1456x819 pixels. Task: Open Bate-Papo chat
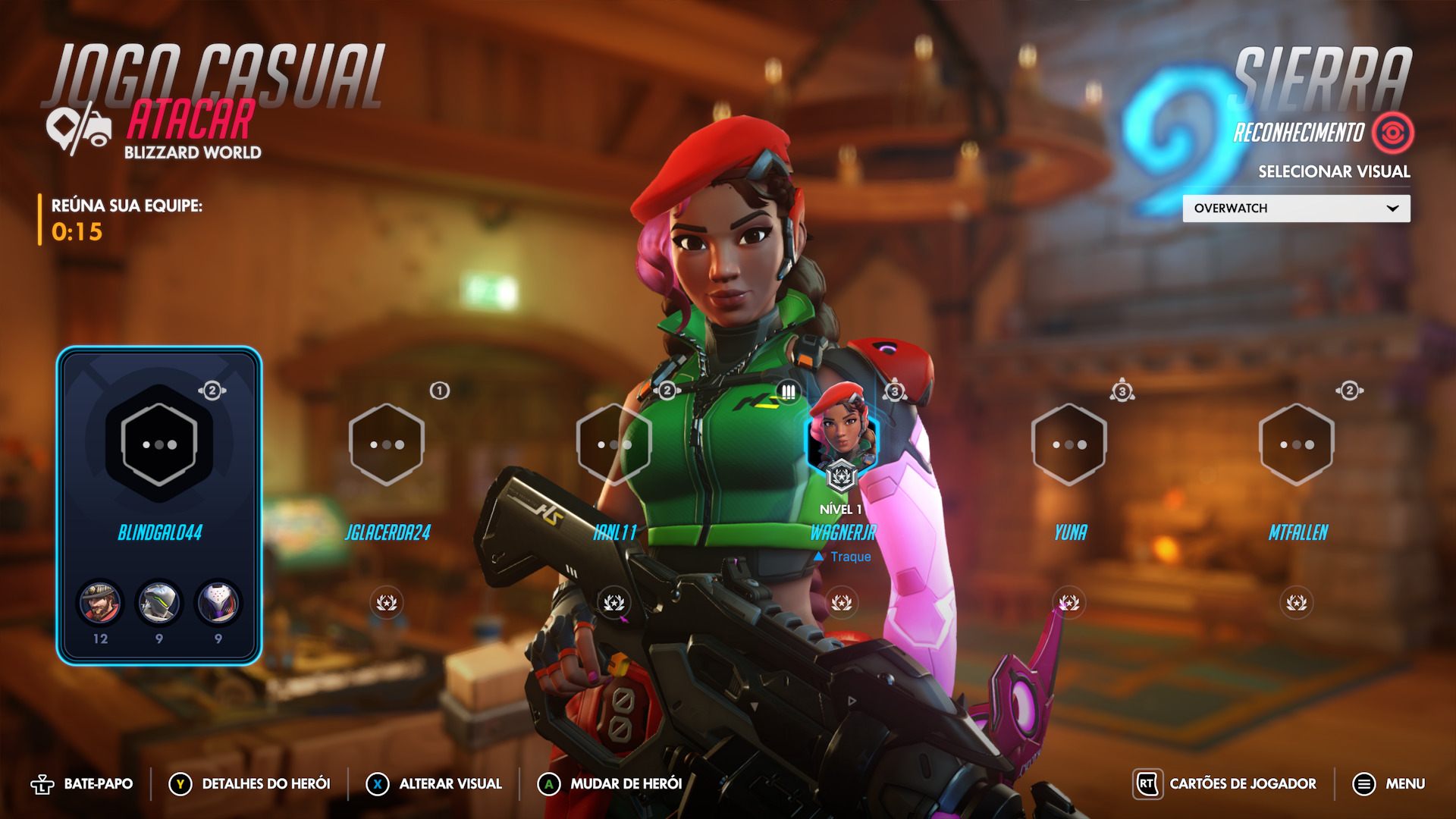point(82,784)
